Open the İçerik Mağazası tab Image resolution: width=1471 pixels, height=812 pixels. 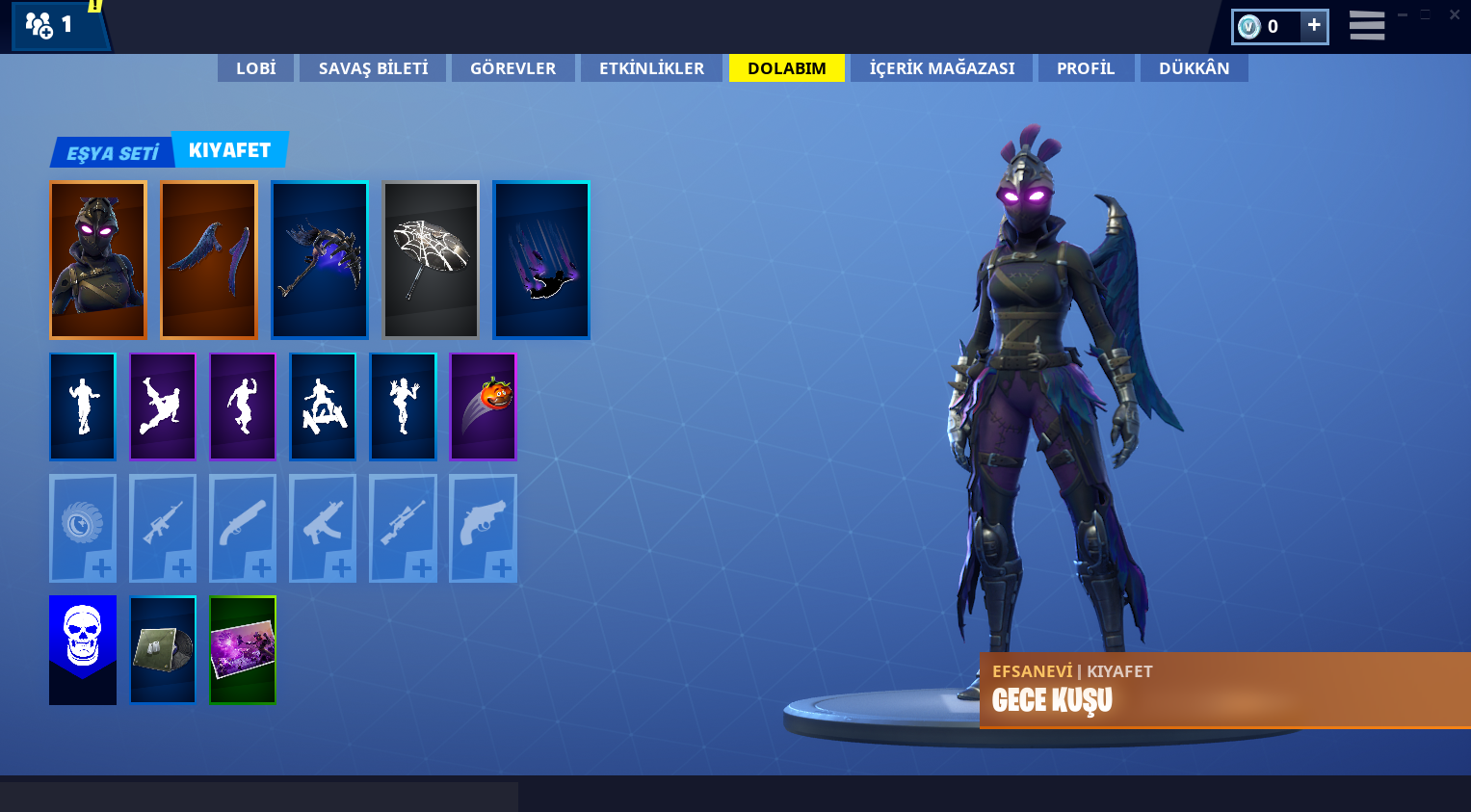(x=941, y=68)
